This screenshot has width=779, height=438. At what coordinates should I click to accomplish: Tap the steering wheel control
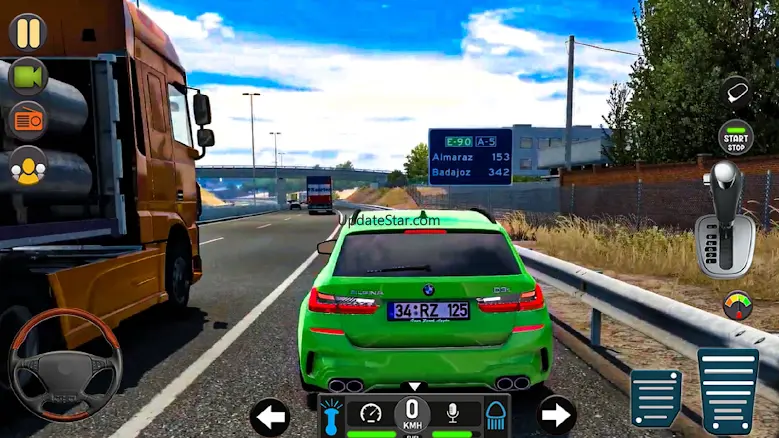[x=65, y=364]
